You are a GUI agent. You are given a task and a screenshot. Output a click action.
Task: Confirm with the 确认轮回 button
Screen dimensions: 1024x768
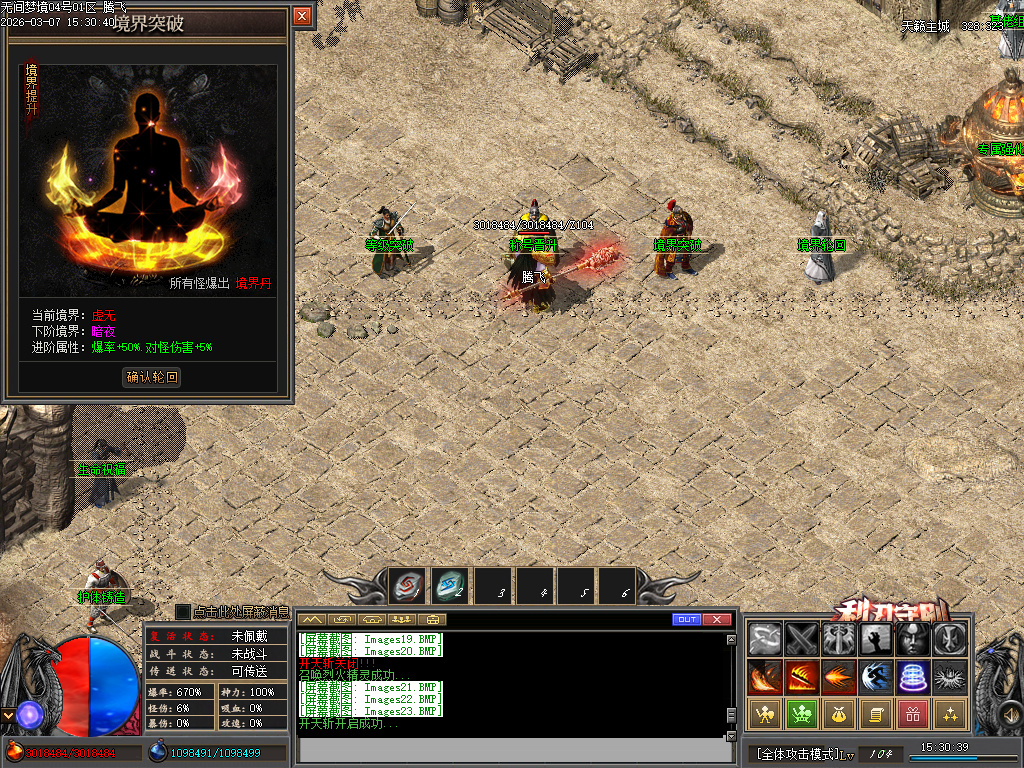(x=152, y=377)
